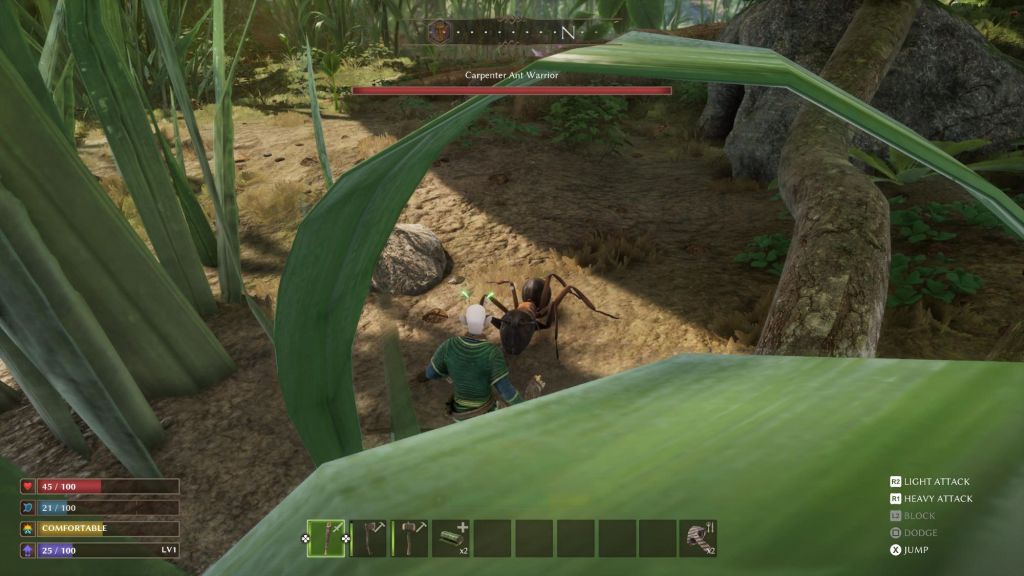Select the striped food item slot
The width and height of the screenshot is (1024, 576).
[x=697, y=538]
